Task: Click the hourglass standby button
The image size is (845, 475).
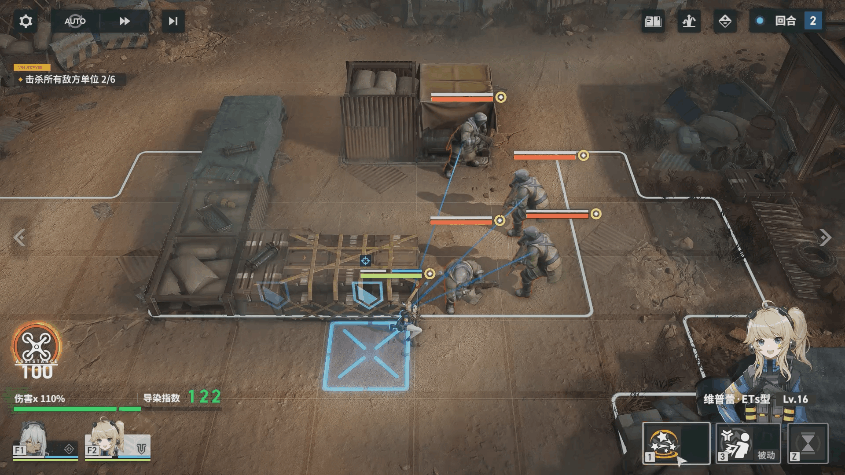Action: point(809,442)
